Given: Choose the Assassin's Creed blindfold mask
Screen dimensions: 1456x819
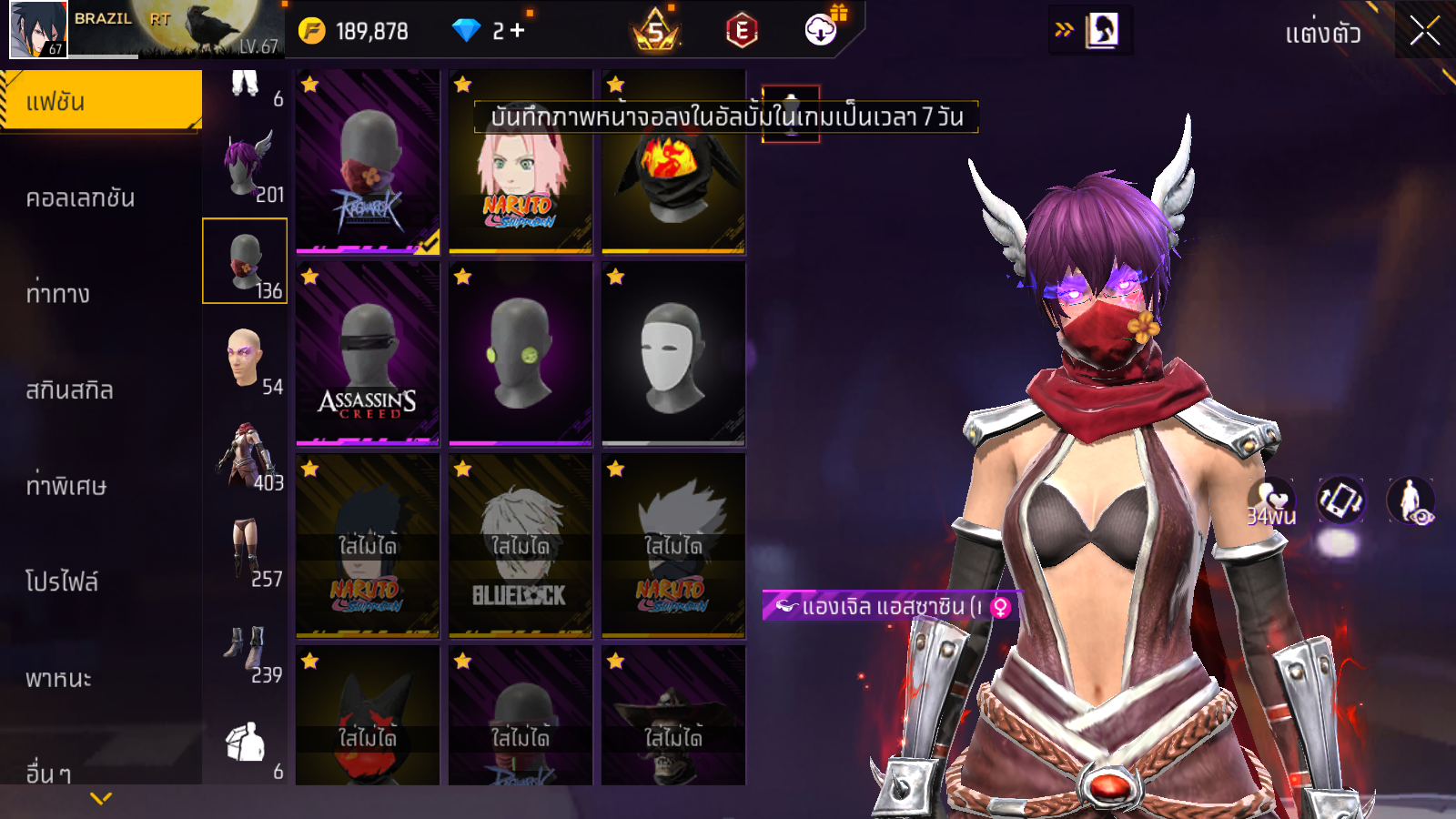Looking at the screenshot, I should click(368, 354).
